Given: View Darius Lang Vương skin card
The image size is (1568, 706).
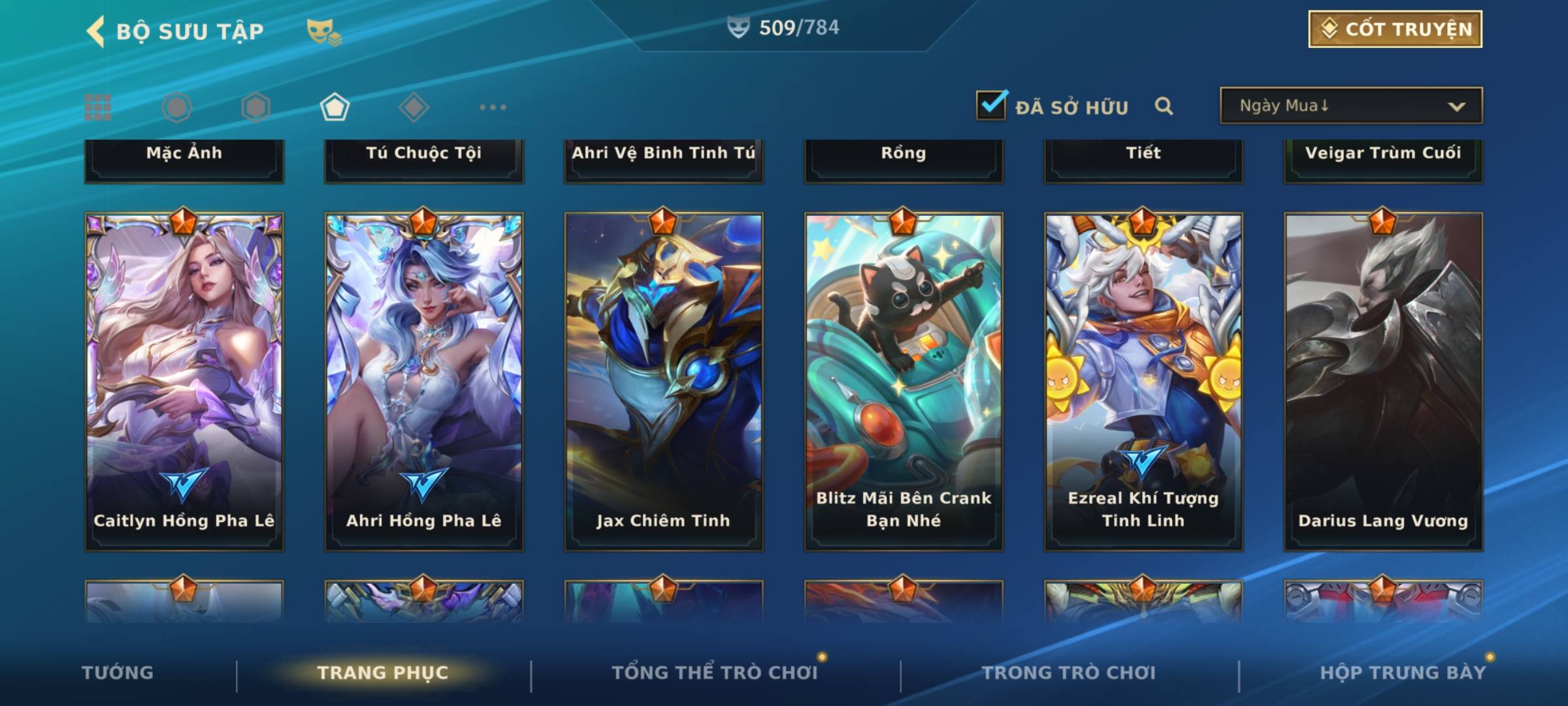Looking at the screenshot, I should click(x=1382, y=380).
